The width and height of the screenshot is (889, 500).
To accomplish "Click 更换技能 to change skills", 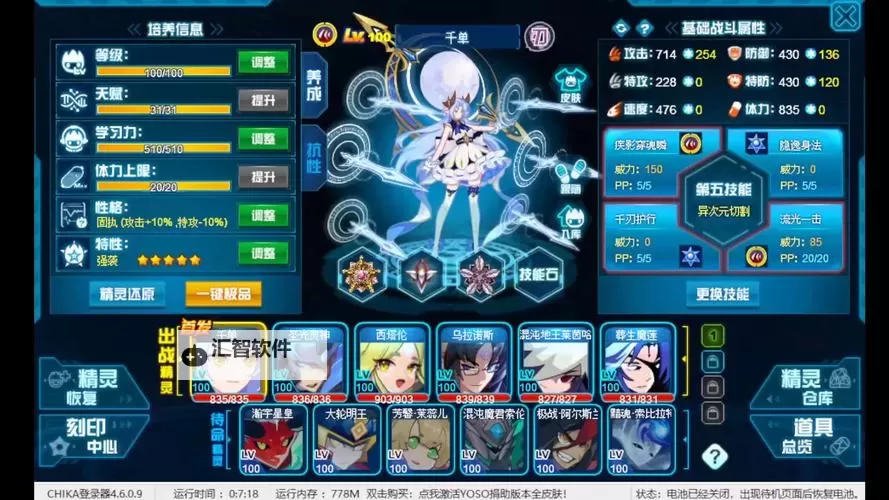I will [x=722, y=294].
